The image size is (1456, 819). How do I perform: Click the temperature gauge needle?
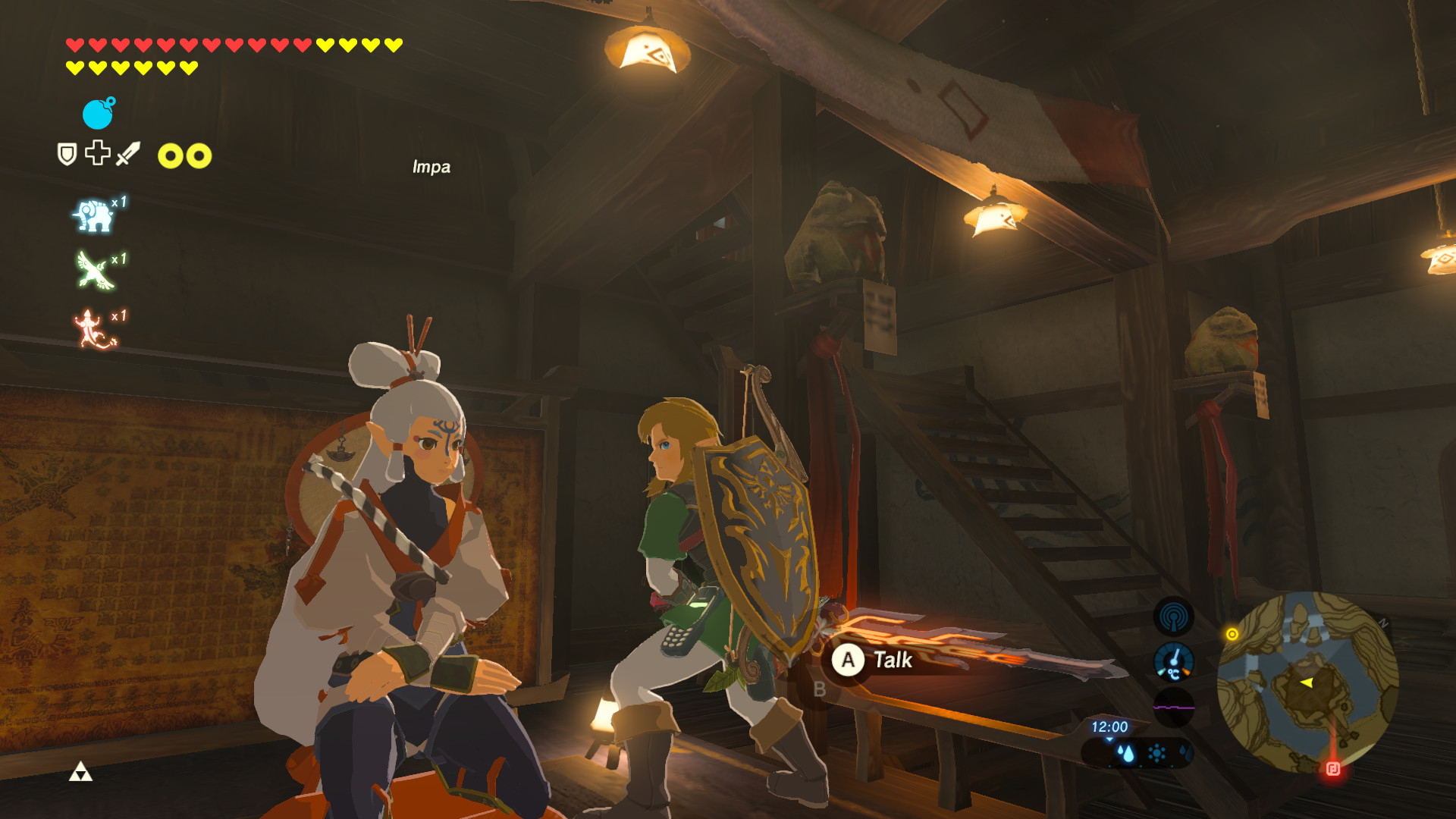(1175, 657)
